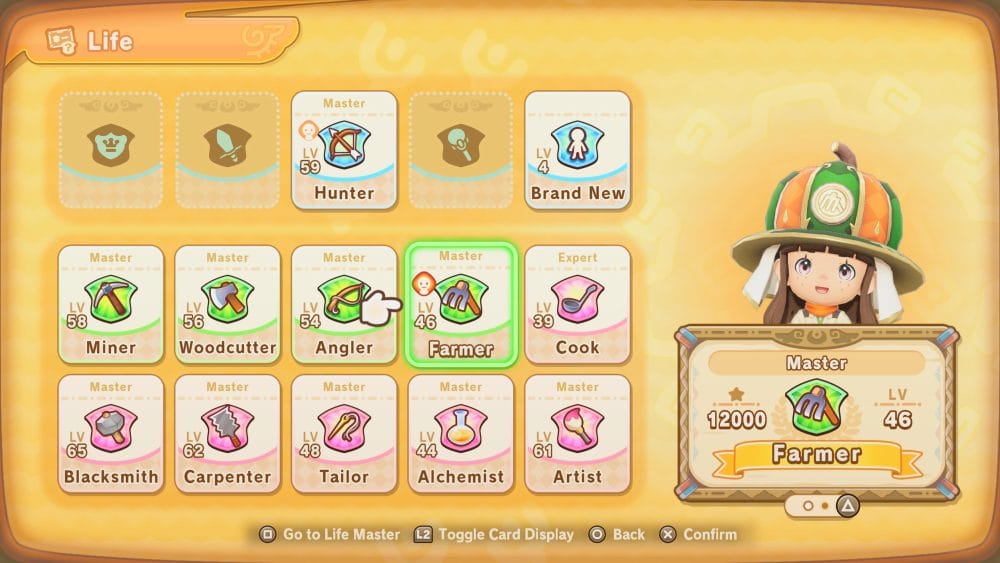
Task: Pick the Carpenter life card
Action: pos(227,433)
